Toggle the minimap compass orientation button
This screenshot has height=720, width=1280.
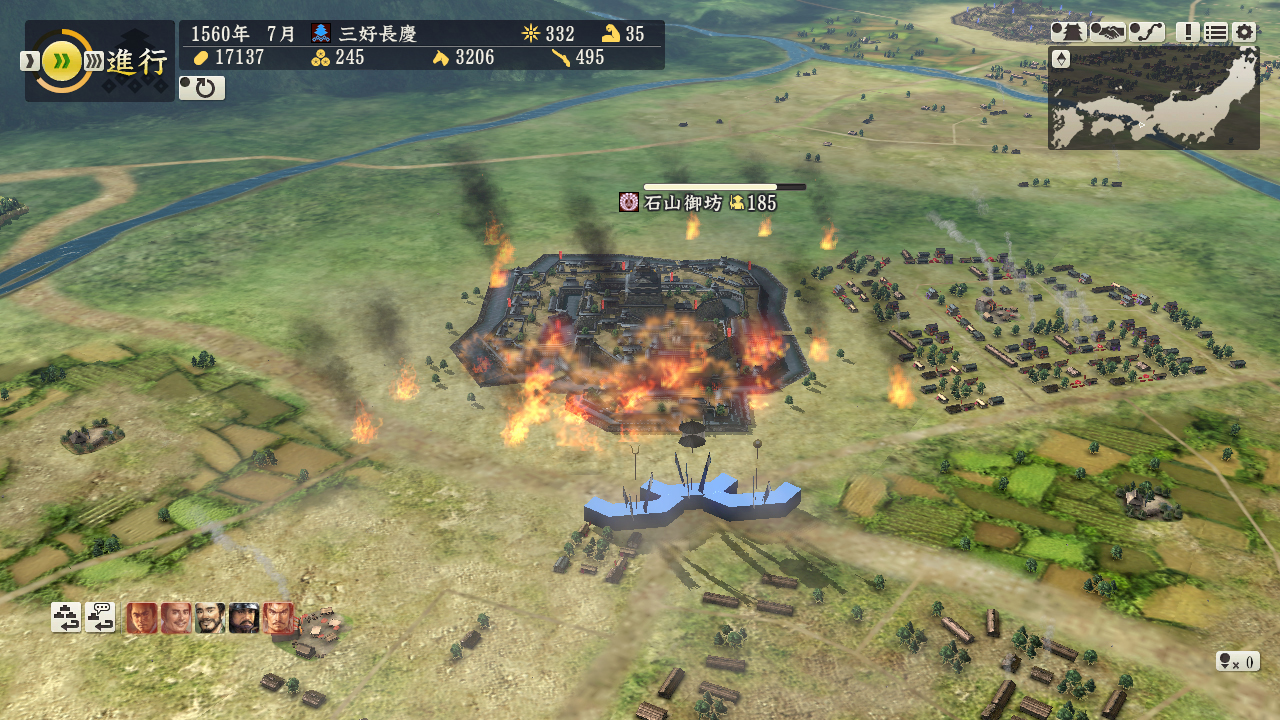pyautogui.click(x=1061, y=59)
